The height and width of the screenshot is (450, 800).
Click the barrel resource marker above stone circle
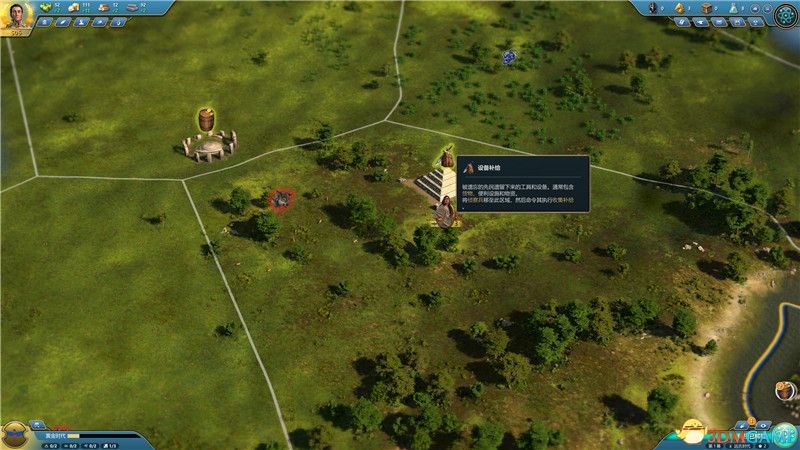(208, 118)
